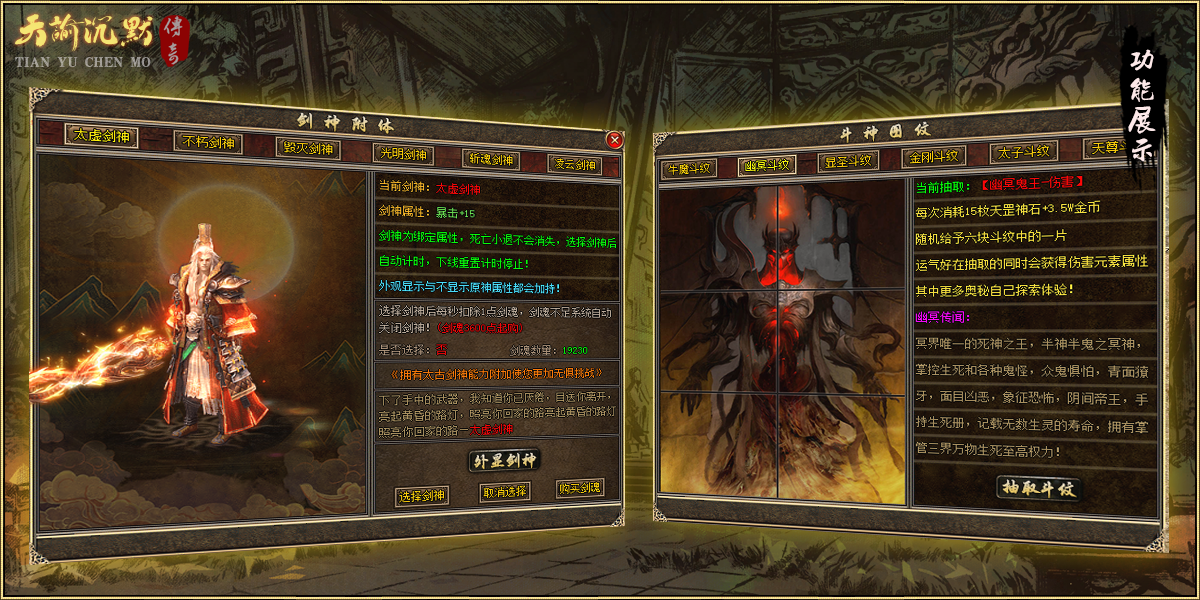Select the 不朽剑神 tab
Screen dimensions: 1200x600
tap(207, 143)
